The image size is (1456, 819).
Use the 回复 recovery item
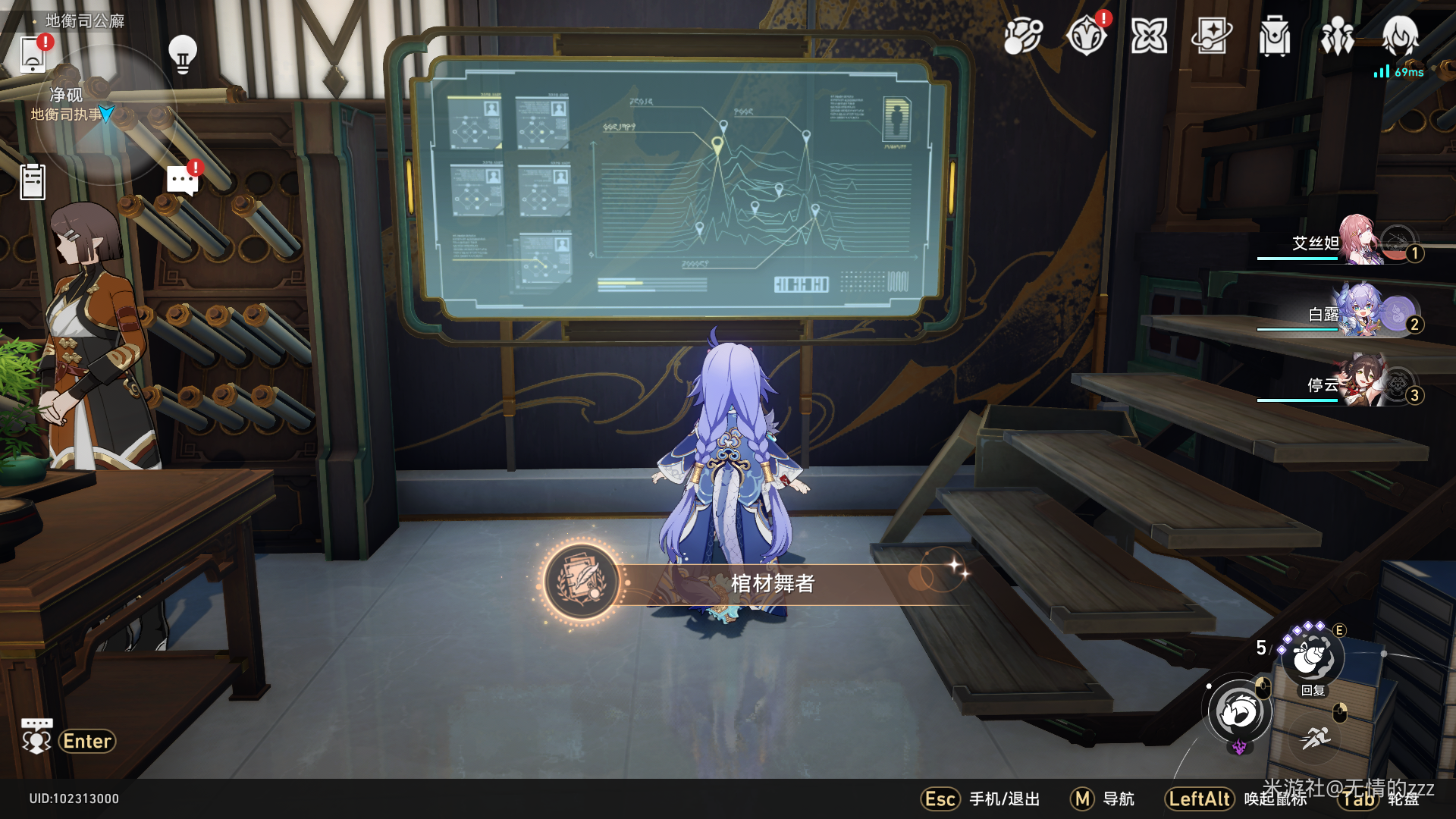click(1313, 657)
